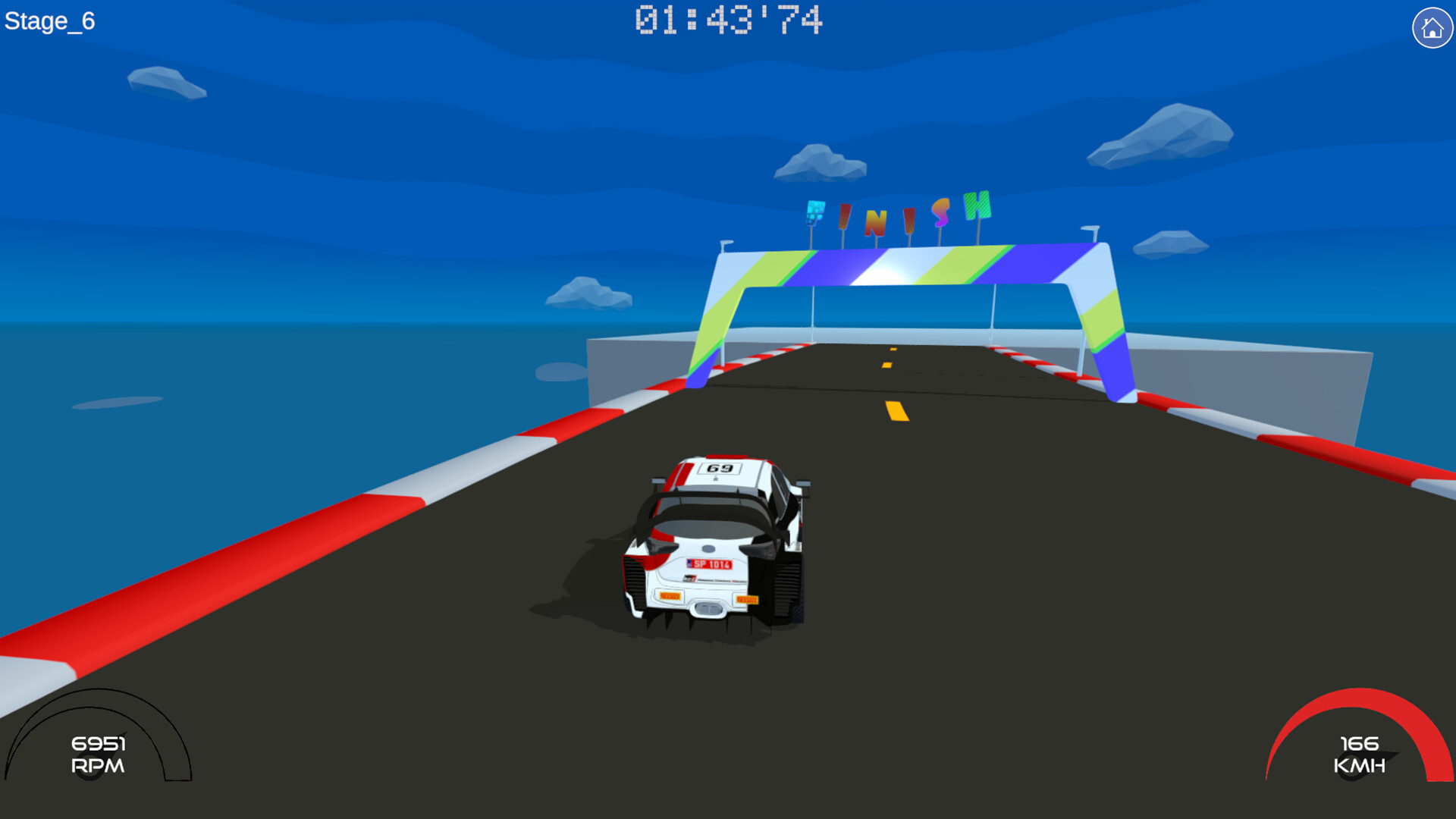Click the floodlight atop the finish arch

coord(726,243)
